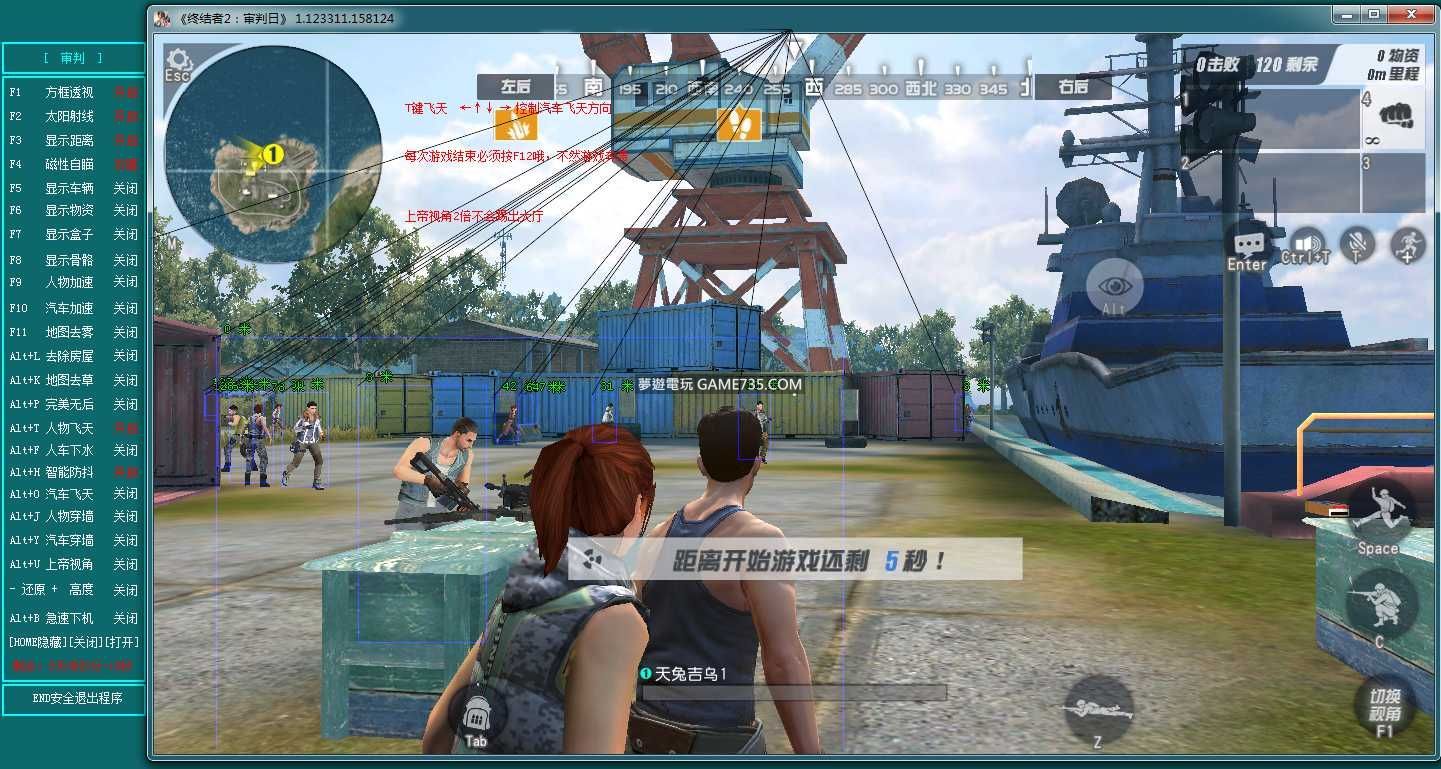1441x769 pixels.
Task: Activate the eye free-look button
Action: point(1114,287)
